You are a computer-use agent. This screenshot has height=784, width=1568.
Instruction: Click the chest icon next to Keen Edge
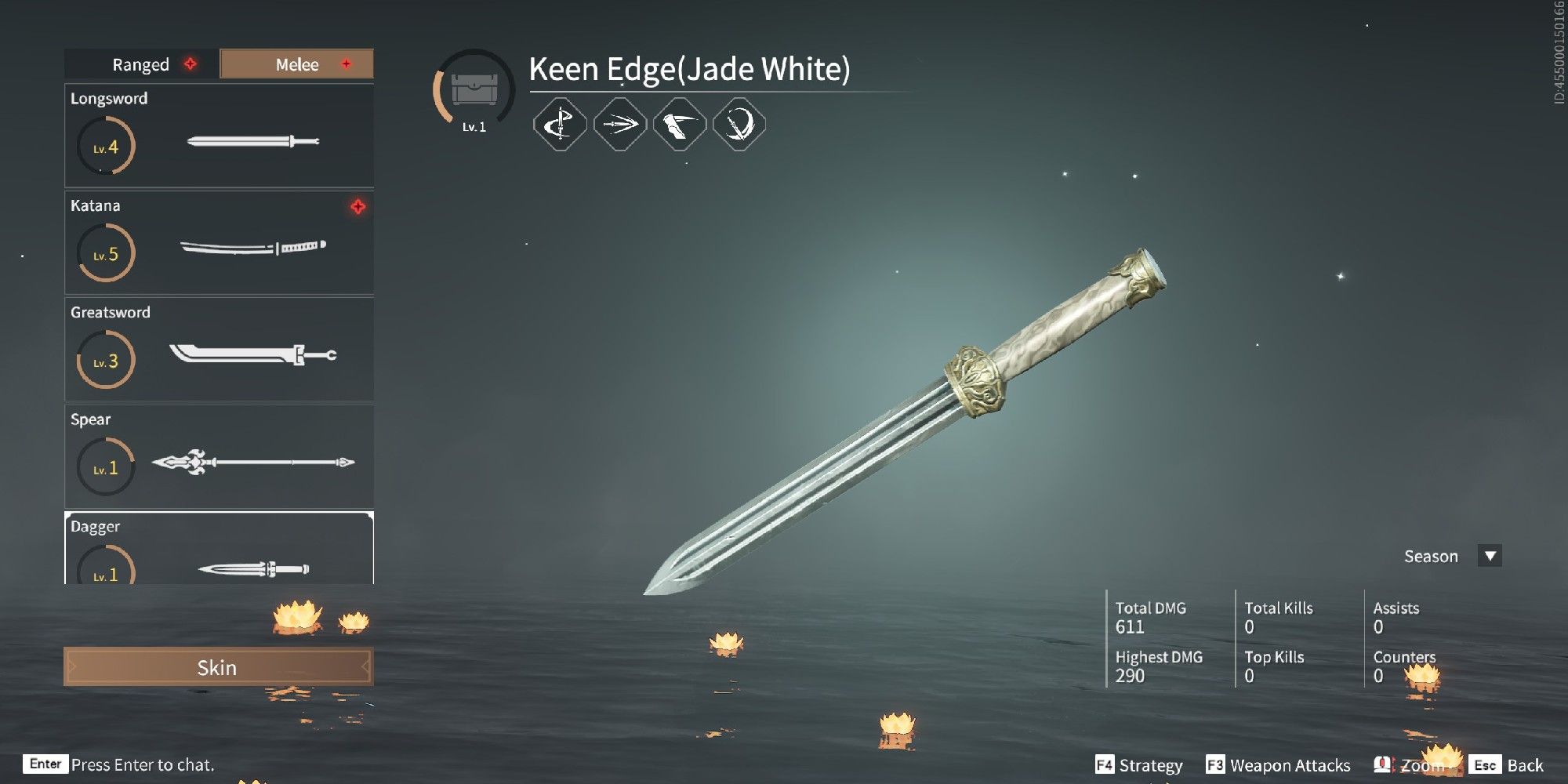[x=474, y=89]
